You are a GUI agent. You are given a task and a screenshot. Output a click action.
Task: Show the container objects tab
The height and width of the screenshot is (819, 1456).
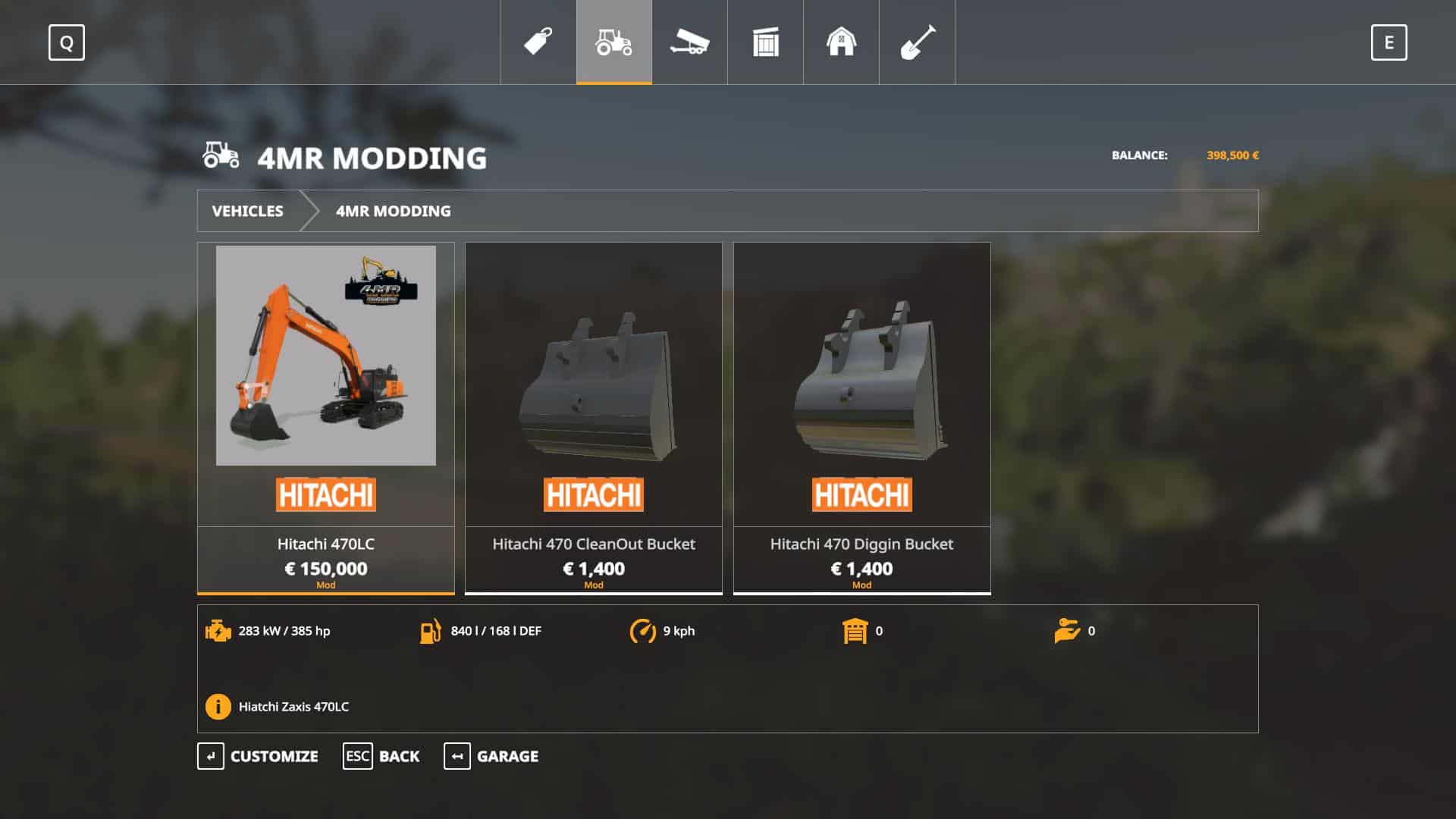coord(765,42)
